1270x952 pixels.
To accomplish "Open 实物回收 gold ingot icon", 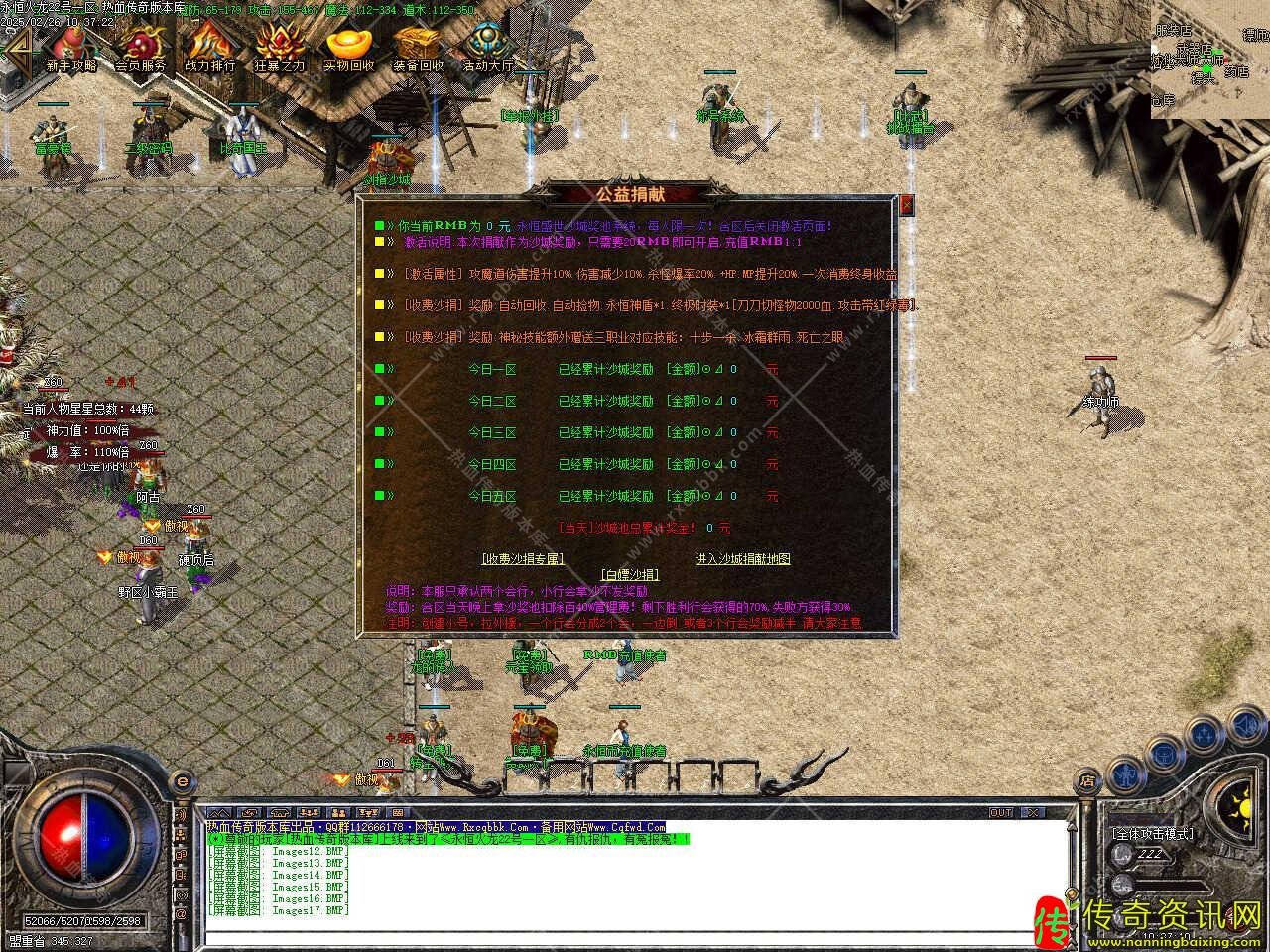I will 348,47.
